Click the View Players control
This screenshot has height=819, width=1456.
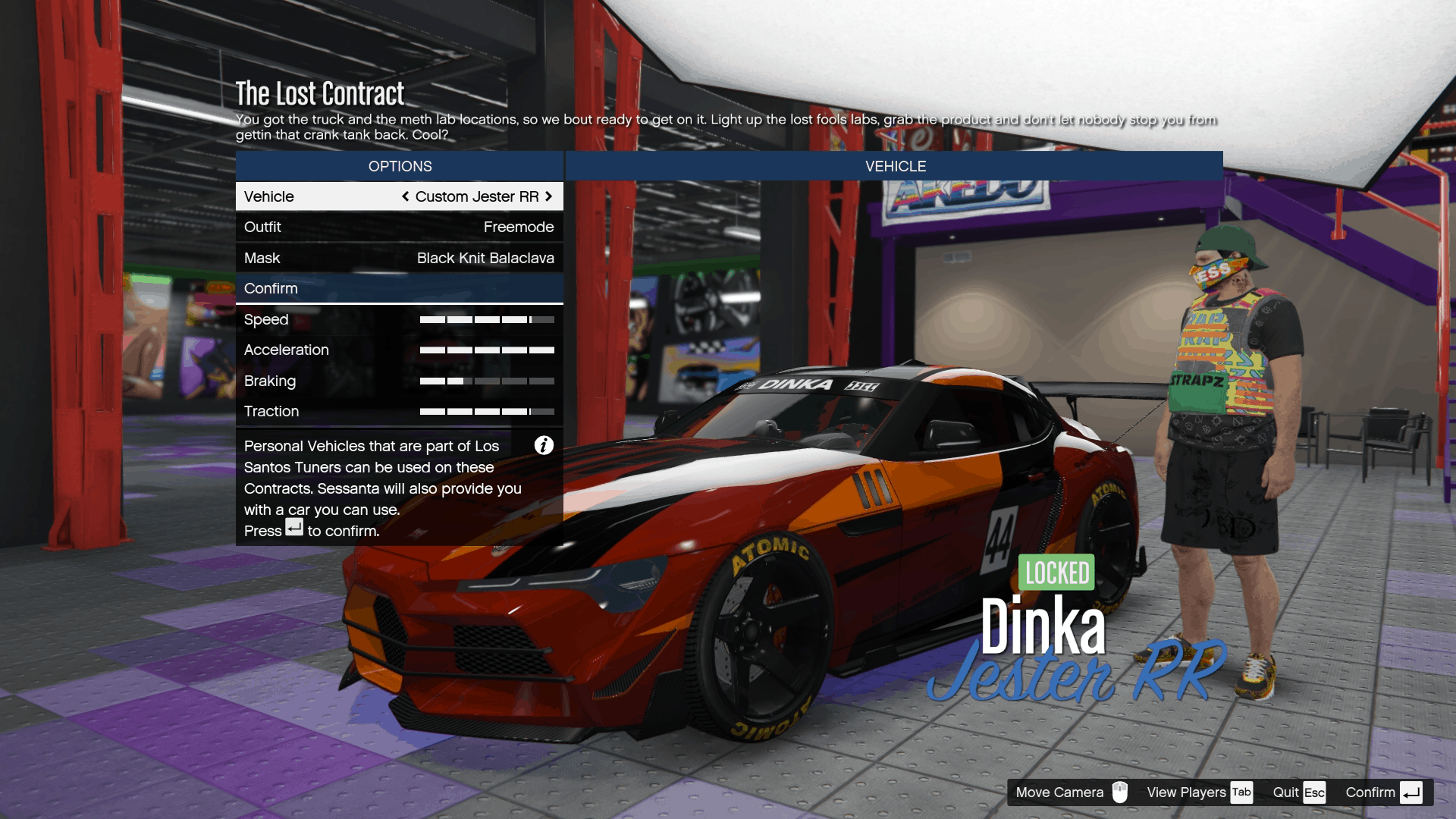coord(1187,792)
